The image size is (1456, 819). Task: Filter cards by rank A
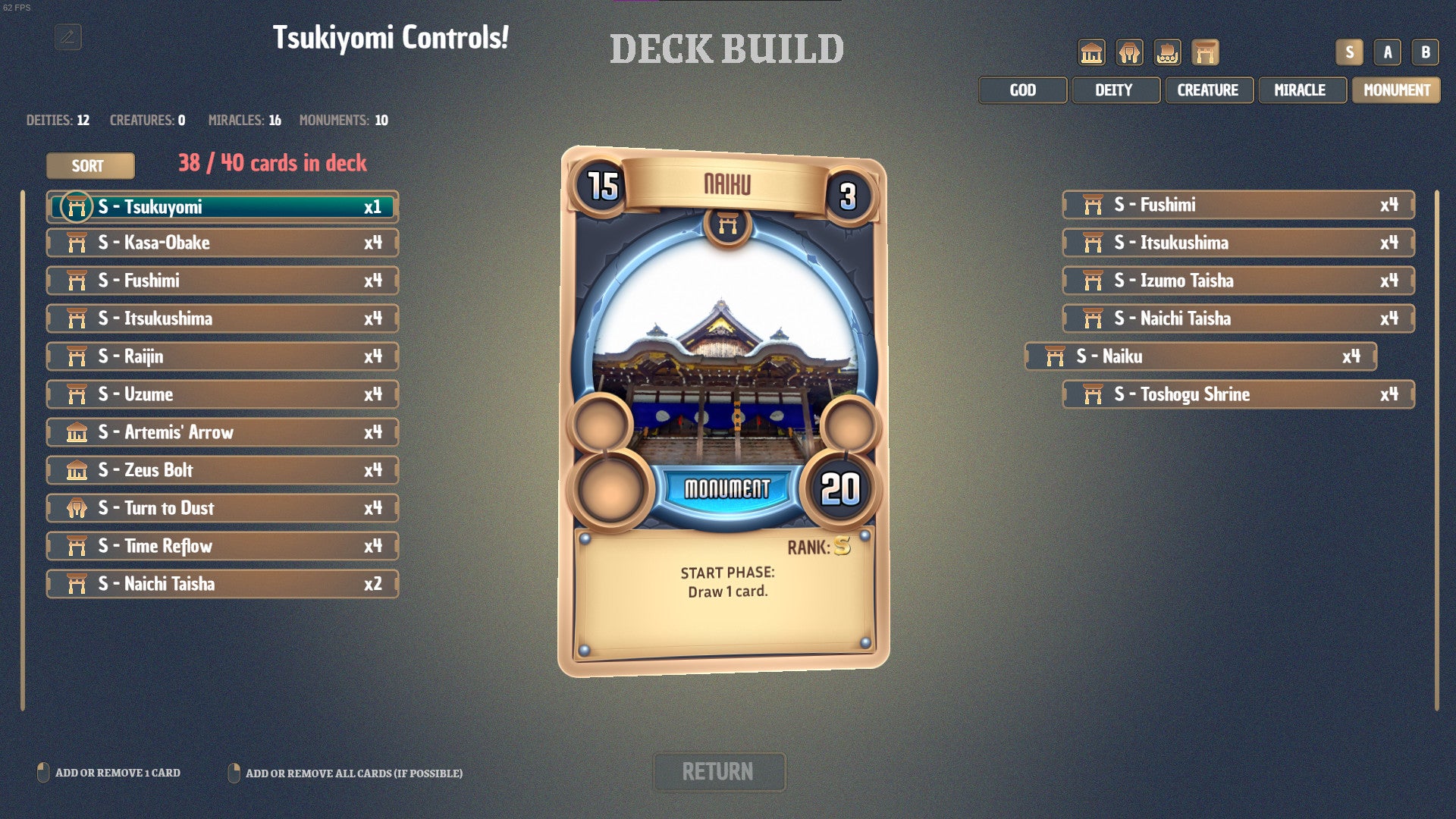pos(1387,52)
